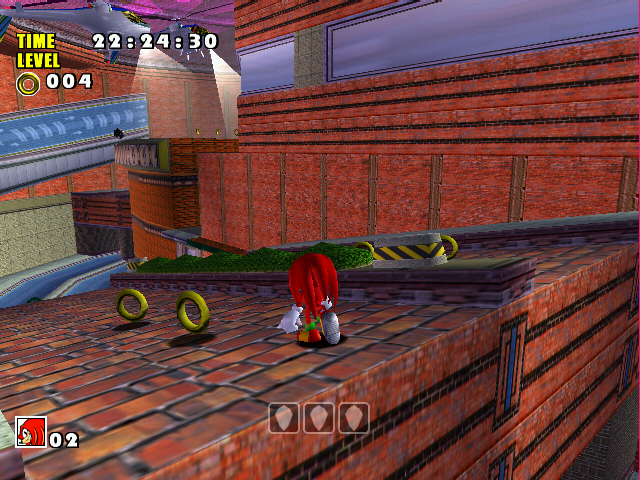Select the Knuckles lives portrait icon
The width and height of the screenshot is (640, 480).
[31, 432]
